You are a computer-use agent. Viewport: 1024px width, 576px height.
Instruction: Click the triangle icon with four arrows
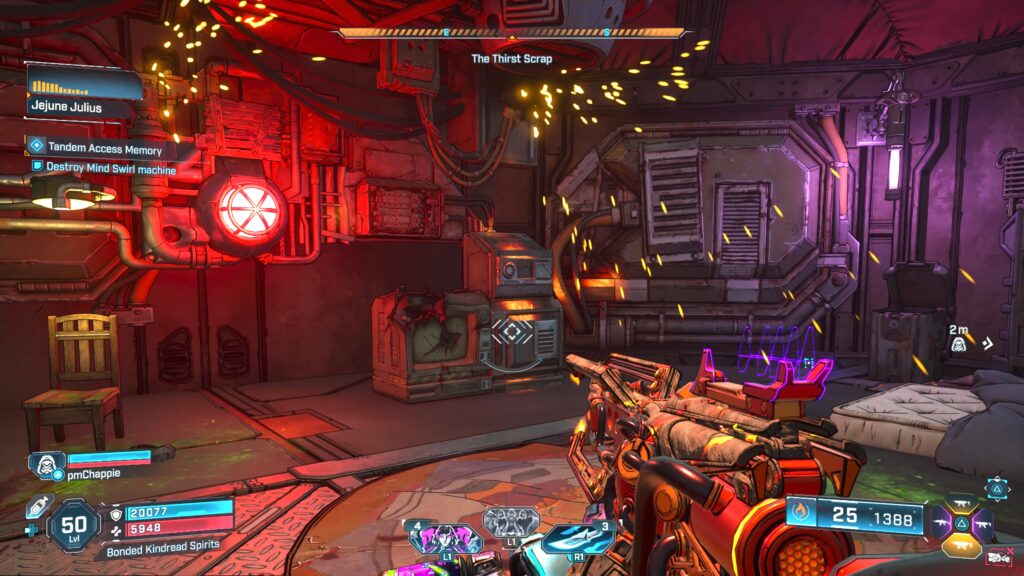[x=997, y=487]
